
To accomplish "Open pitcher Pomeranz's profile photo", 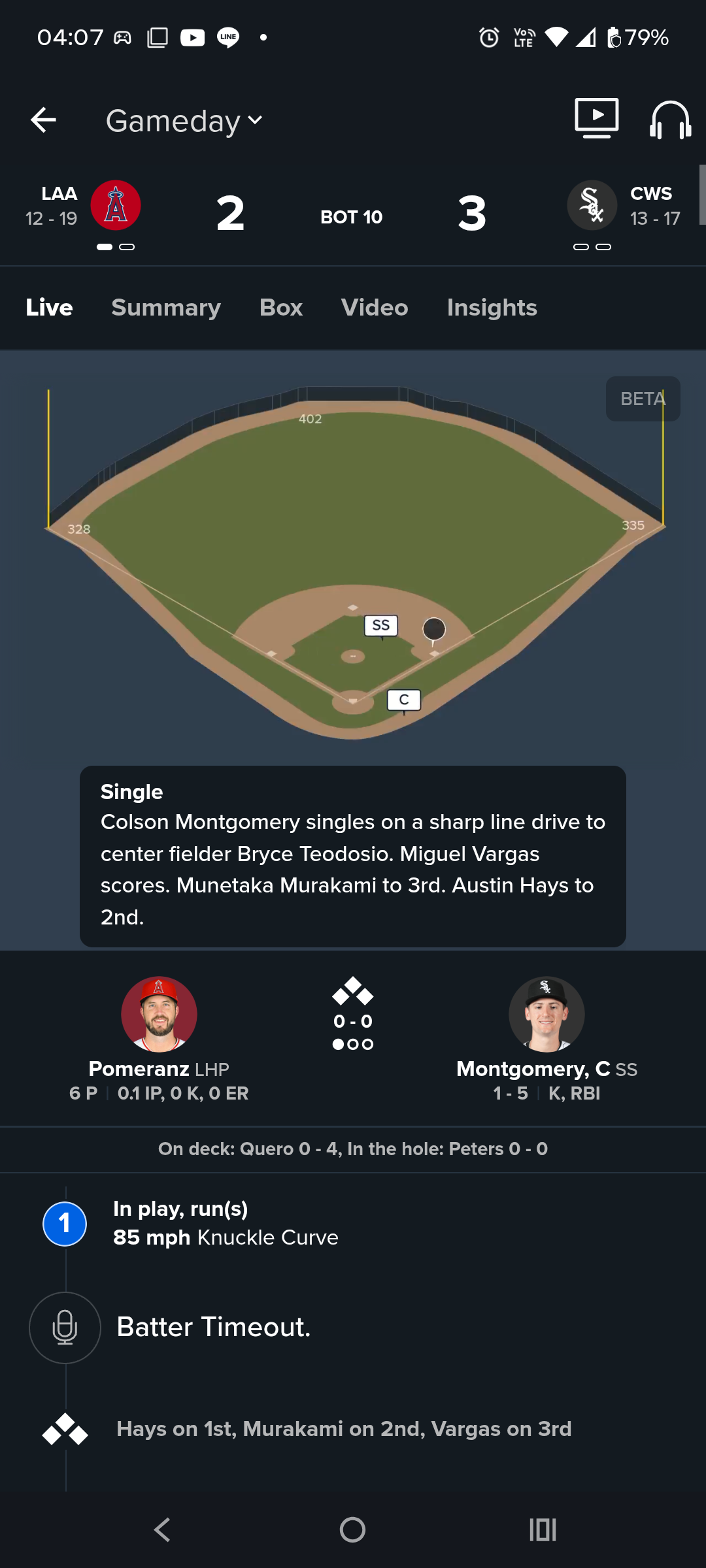I will [159, 1014].
